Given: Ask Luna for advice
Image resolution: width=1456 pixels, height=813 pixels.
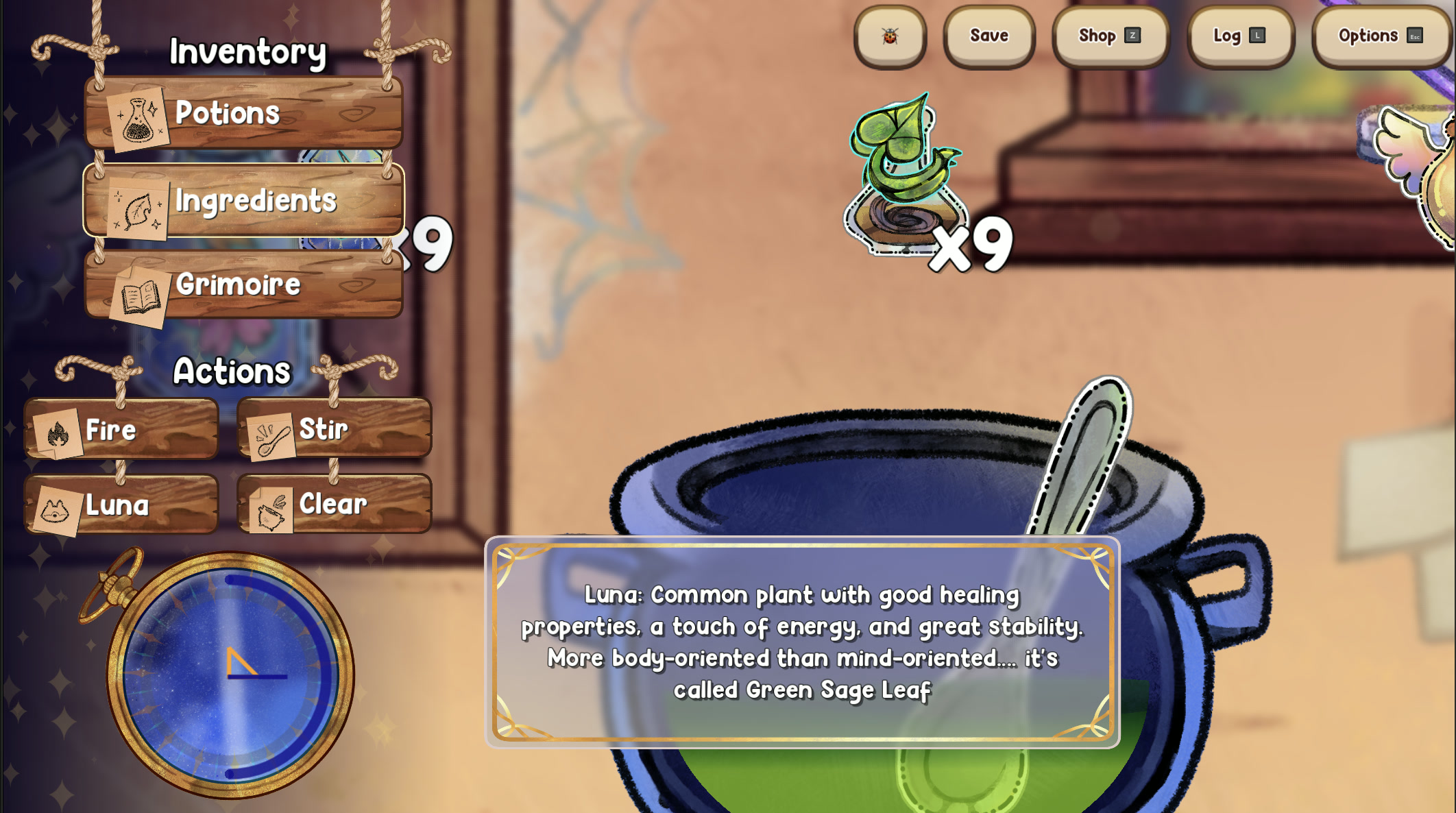Looking at the screenshot, I should 121,505.
